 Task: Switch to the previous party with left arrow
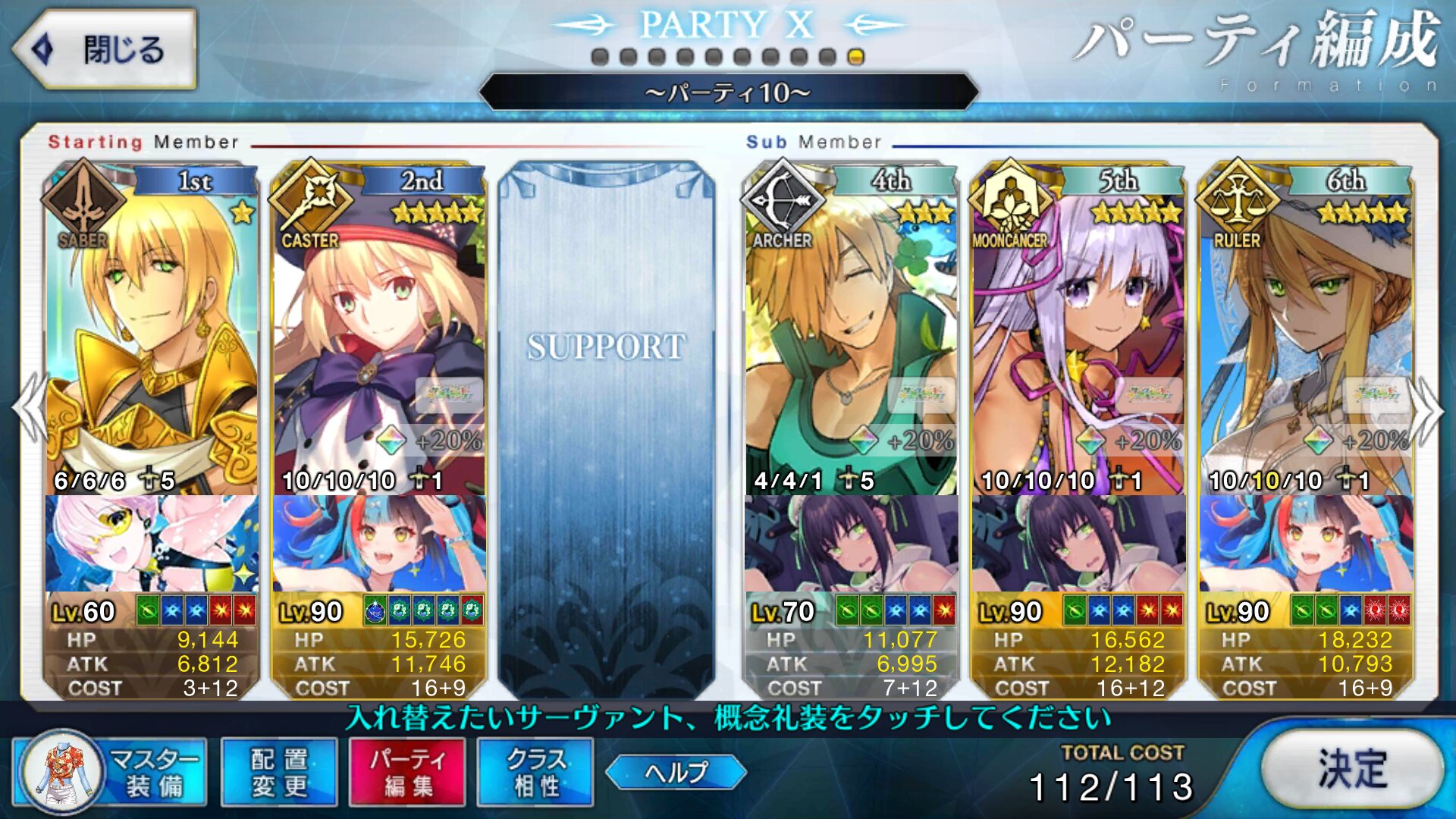click(x=30, y=409)
